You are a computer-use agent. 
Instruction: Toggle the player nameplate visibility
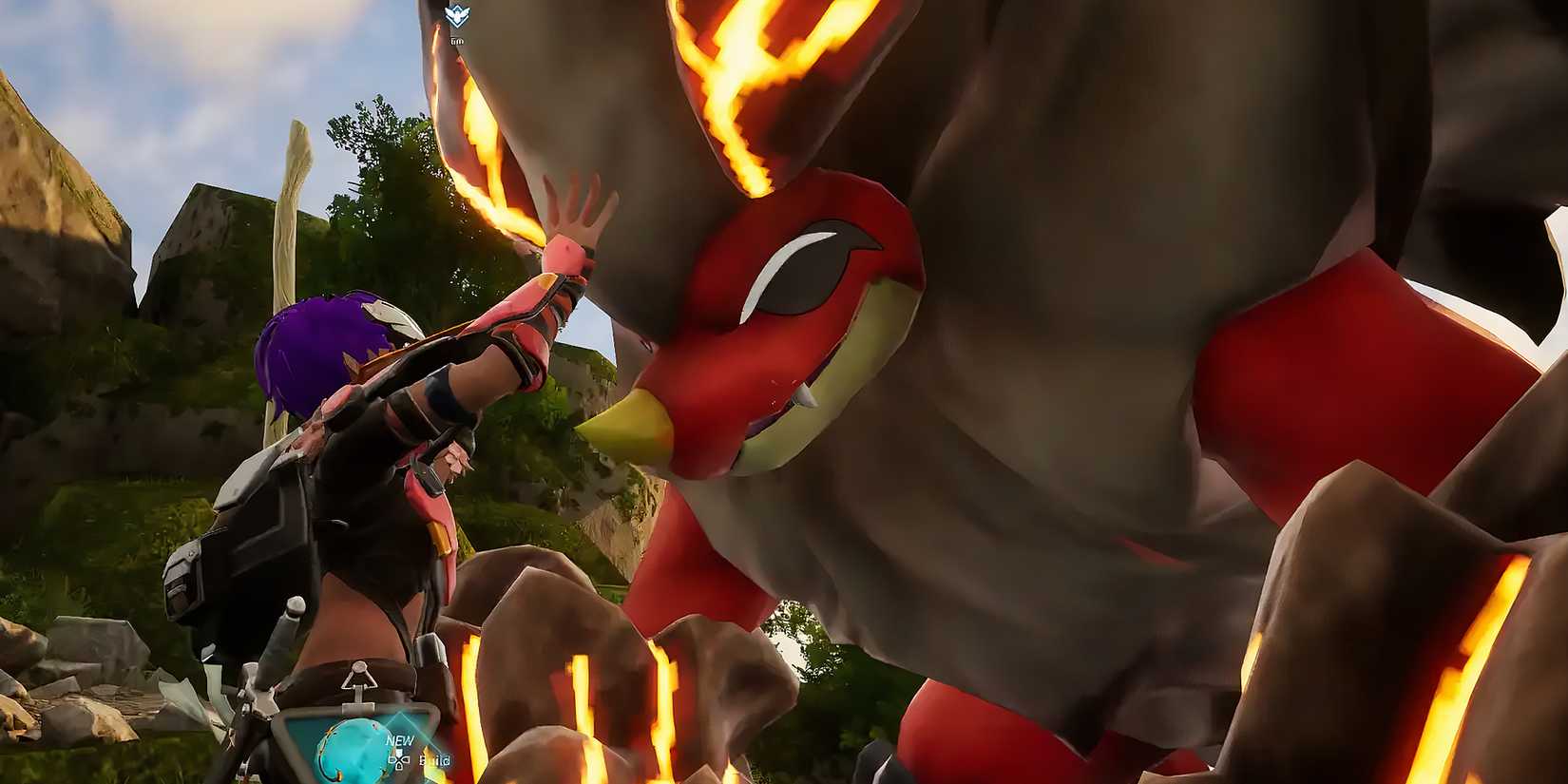456,42
